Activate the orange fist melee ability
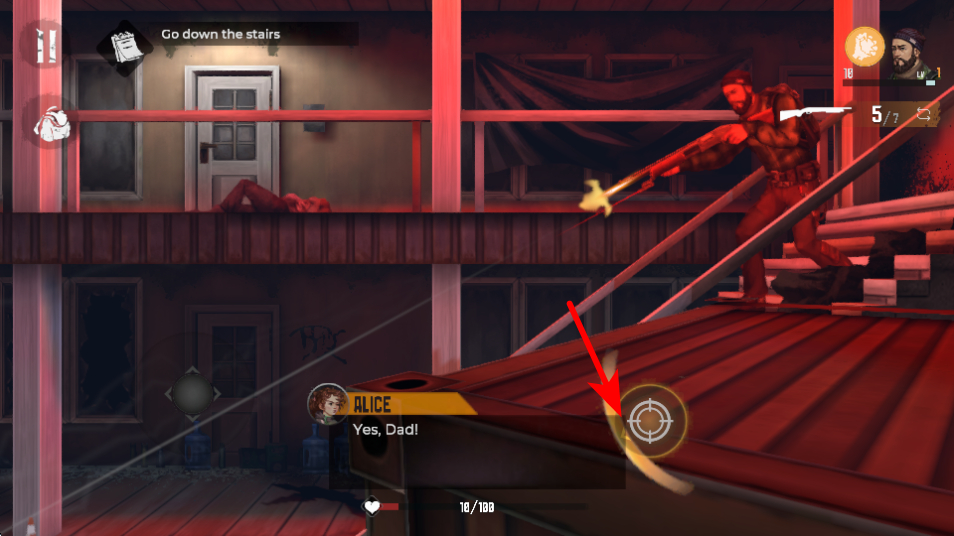The image size is (954, 536). pyautogui.click(x=865, y=45)
